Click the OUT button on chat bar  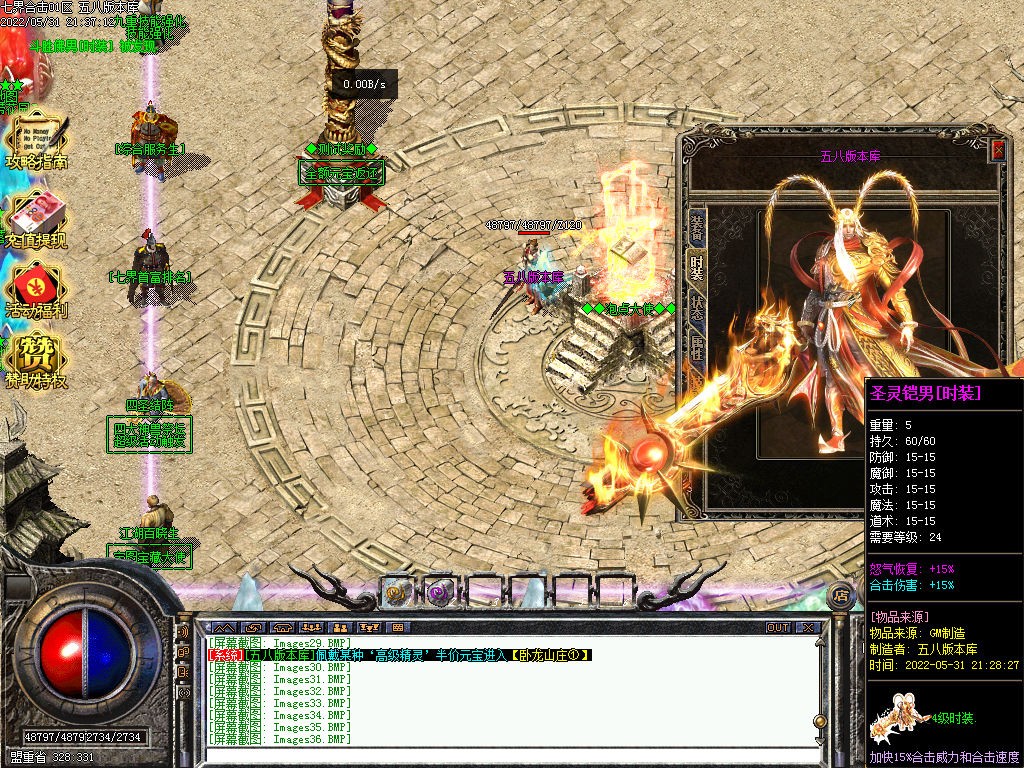coord(778,628)
